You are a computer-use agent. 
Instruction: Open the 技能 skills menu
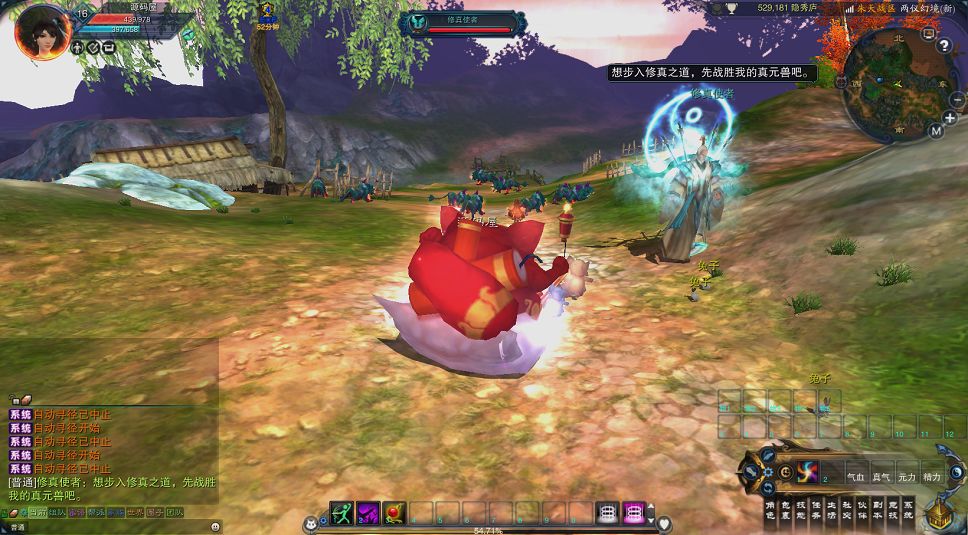tap(801, 509)
